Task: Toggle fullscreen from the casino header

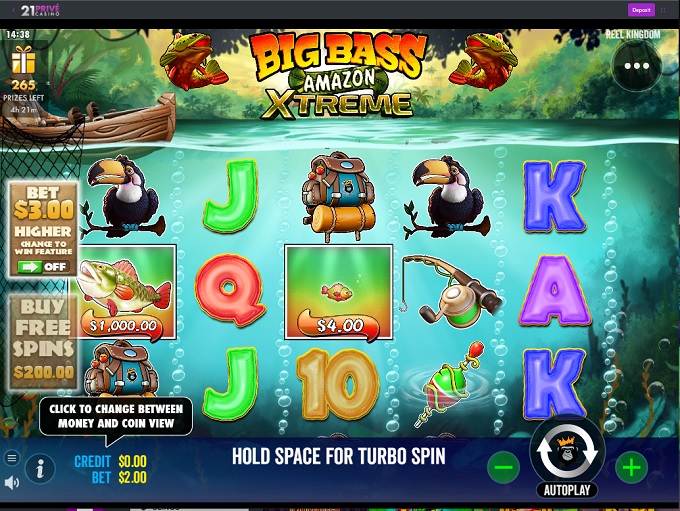Action: pos(664,10)
